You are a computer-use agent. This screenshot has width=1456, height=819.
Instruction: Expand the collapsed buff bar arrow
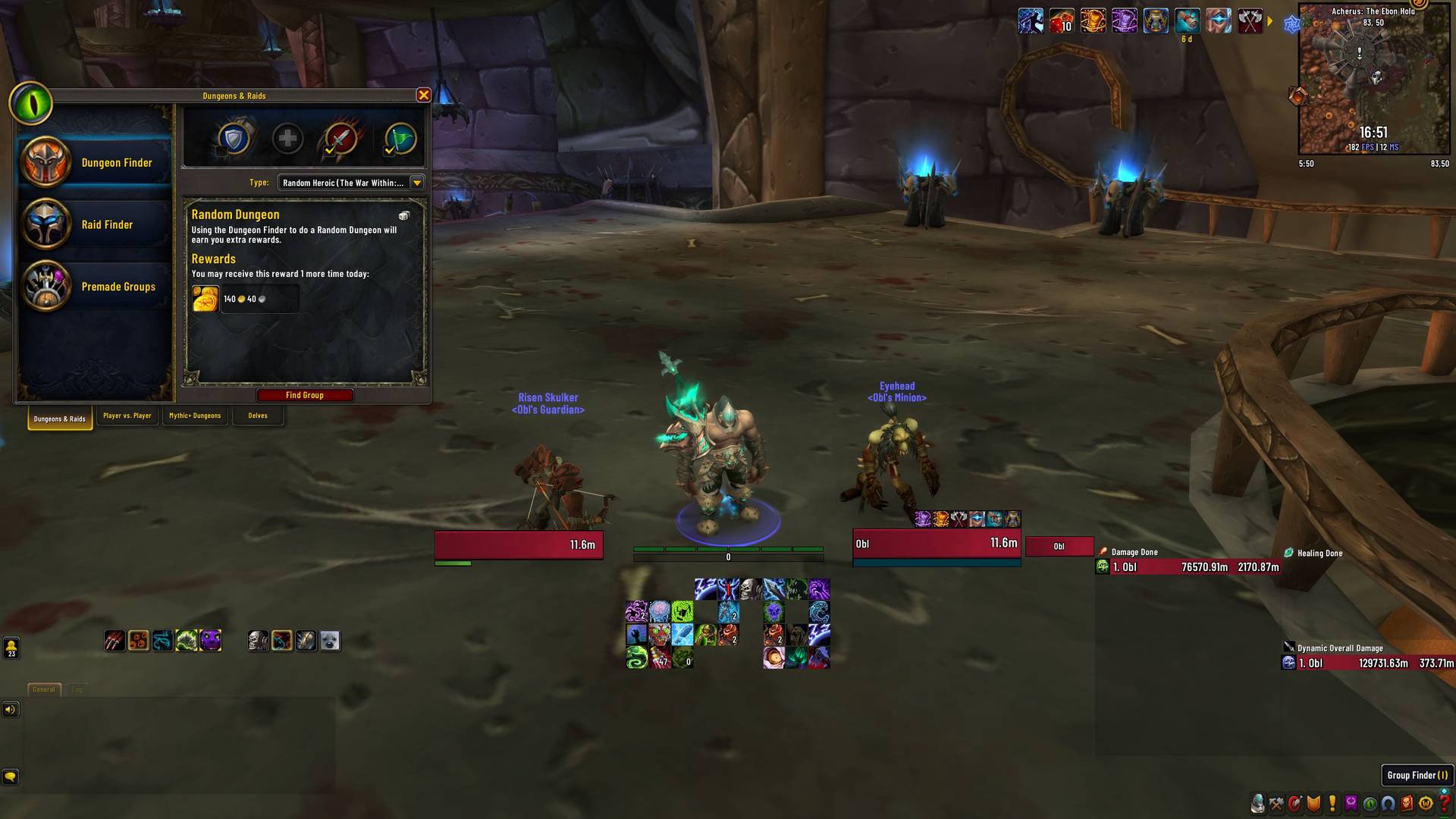pos(1270,22)
